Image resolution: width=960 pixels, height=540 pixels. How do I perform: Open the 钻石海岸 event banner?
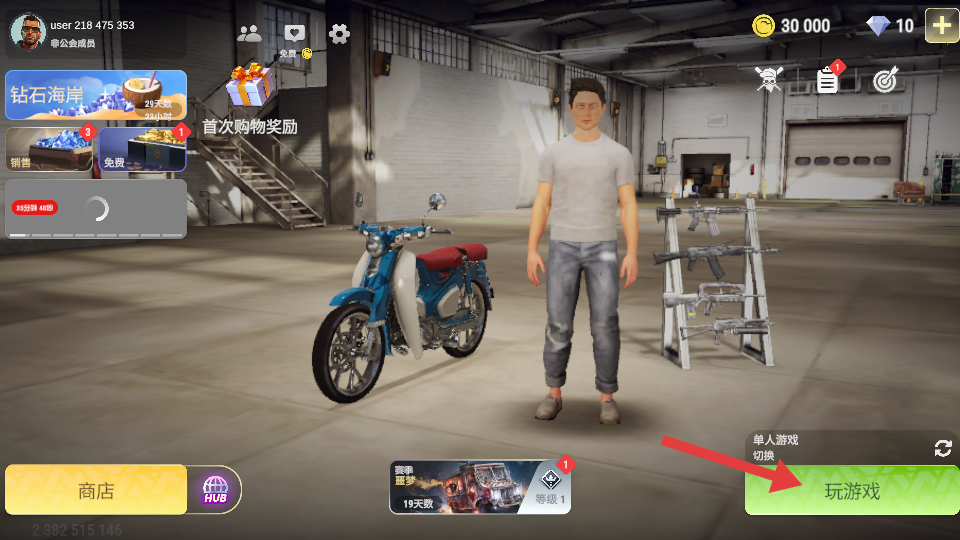tap(96, 95)
